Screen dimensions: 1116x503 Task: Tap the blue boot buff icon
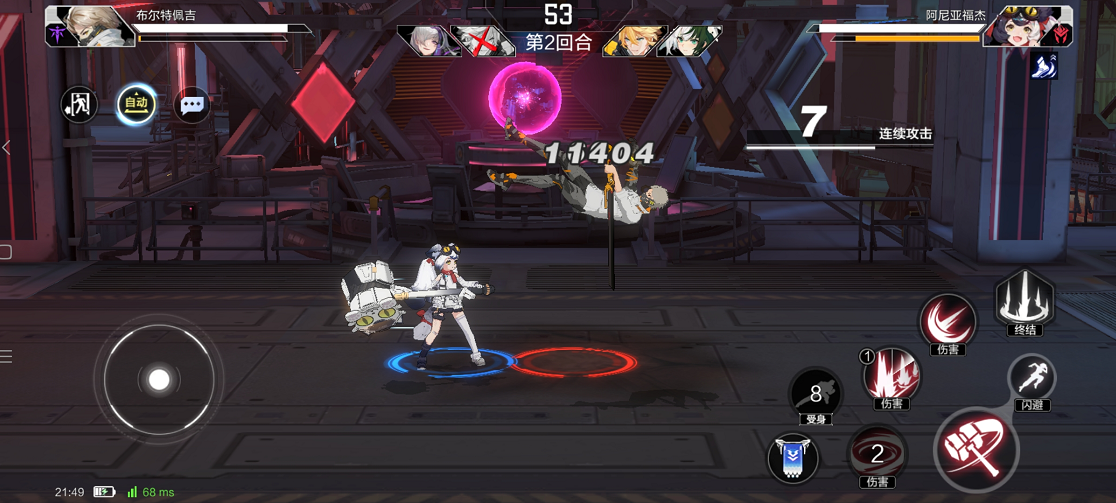point(1043,66)
